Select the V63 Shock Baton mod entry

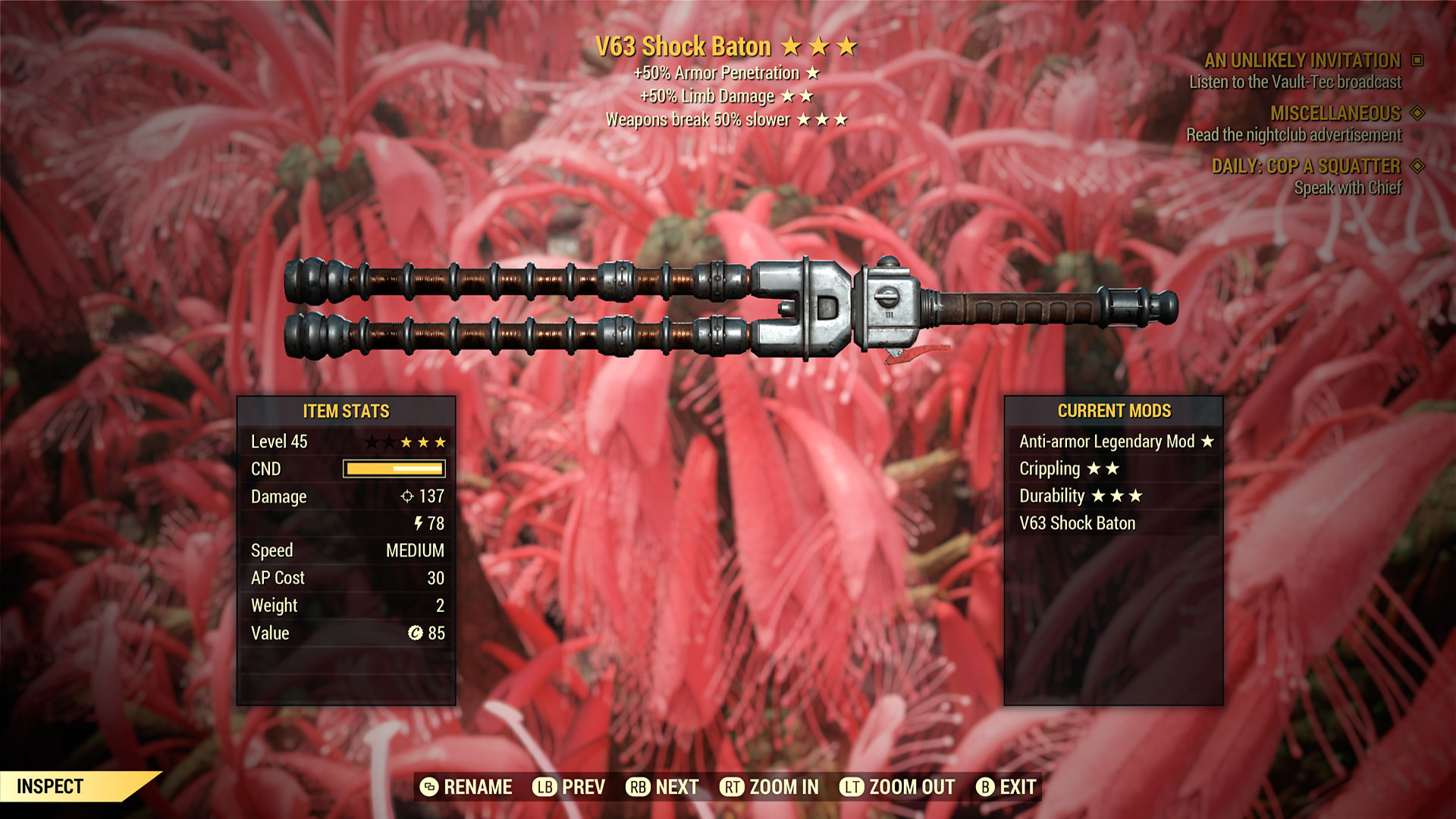pos(1078,522)
